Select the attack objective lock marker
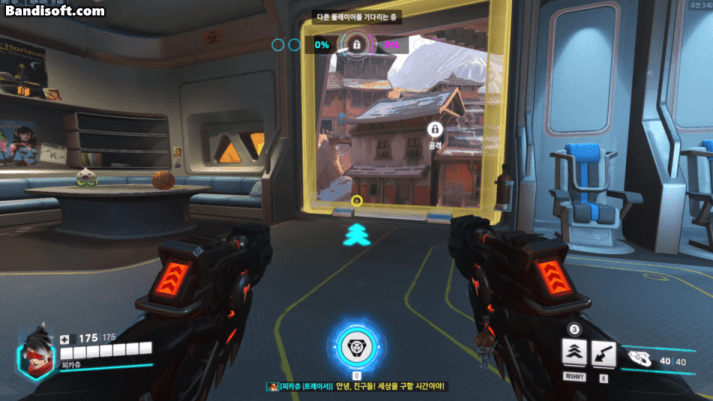The width and height of the screenshot is (713, 401). click(x=435, y=129)
